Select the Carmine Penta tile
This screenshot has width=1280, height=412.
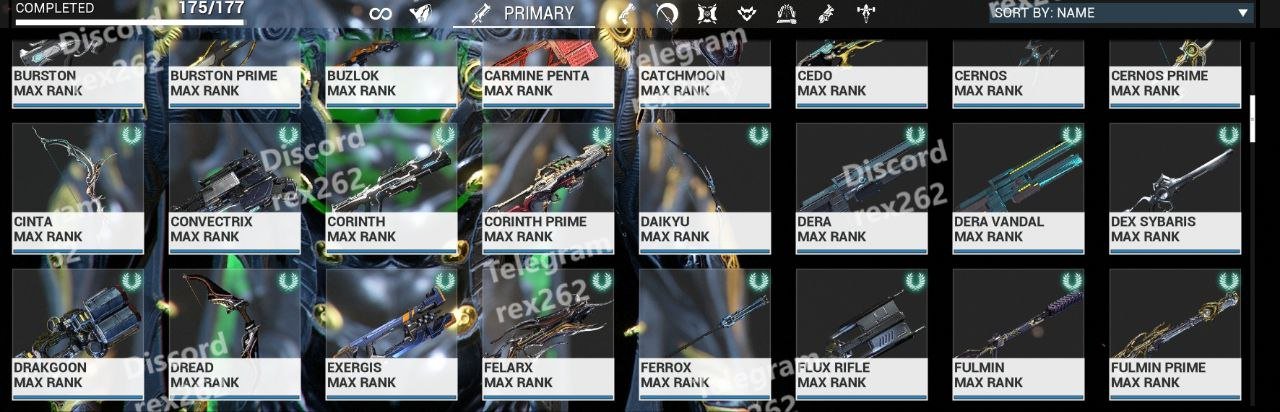(548, 75)
